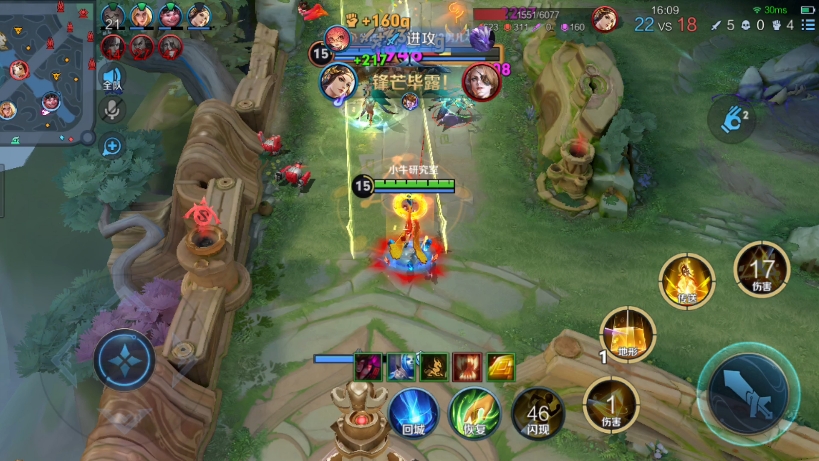819x461 pixels.
Task: Tap the golden block equipment icon
Action: (x=500, y=367)
